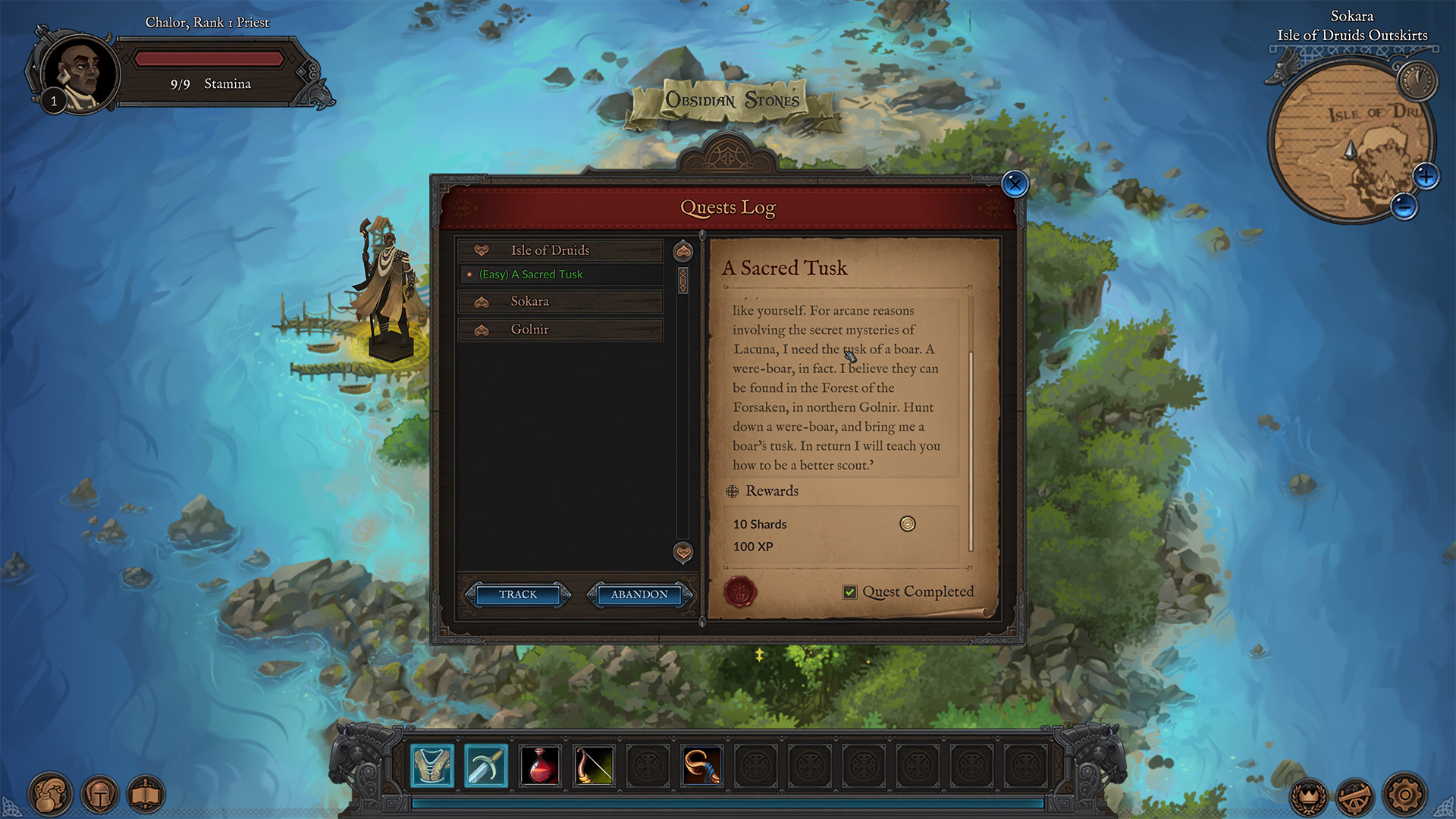This screenshot has height=819, width=1456.
Task: Select the horn item in the hotbar
Action: 701,766
